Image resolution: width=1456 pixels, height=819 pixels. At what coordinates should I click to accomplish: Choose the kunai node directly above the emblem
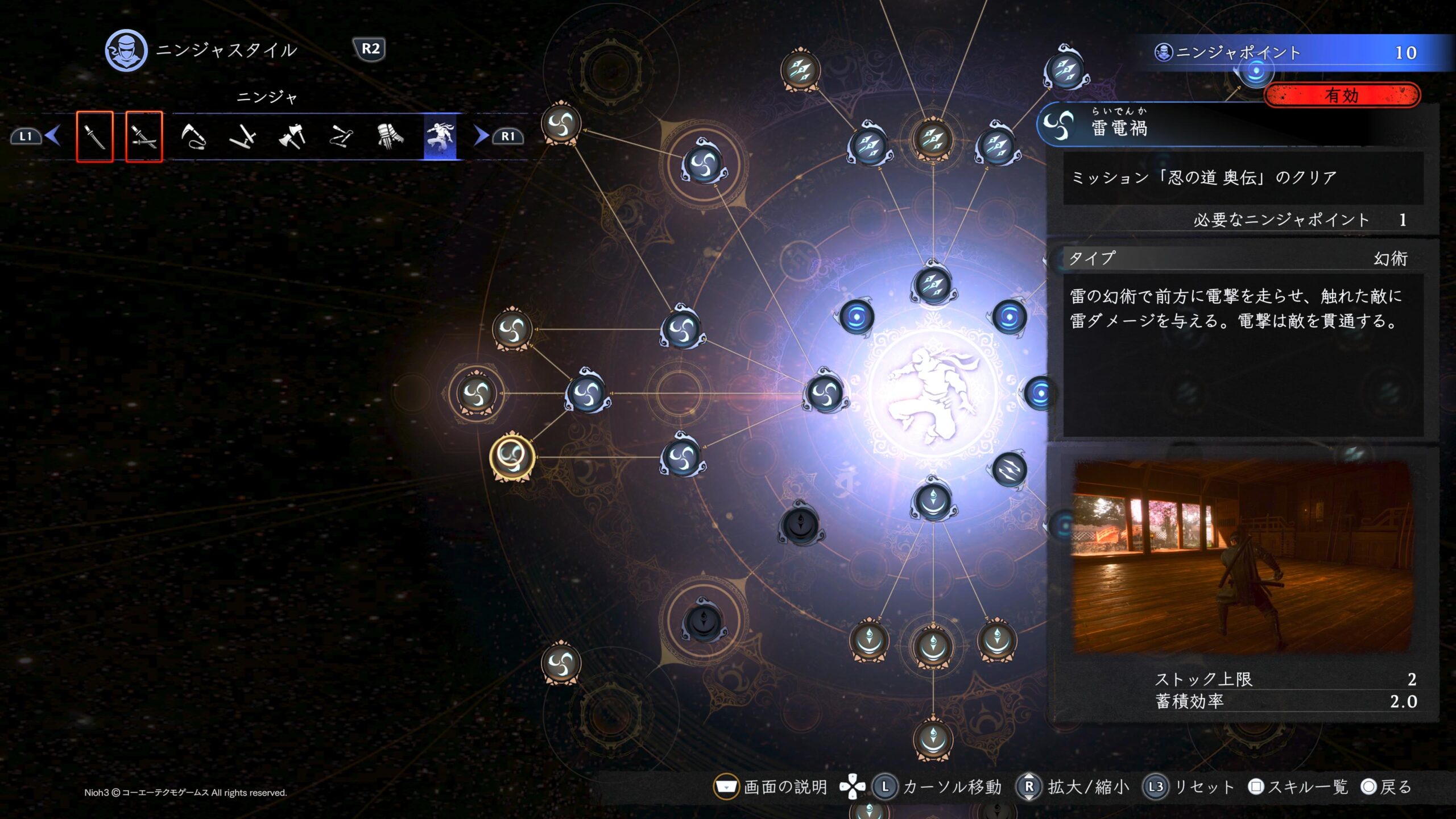[x=933, y=284]
